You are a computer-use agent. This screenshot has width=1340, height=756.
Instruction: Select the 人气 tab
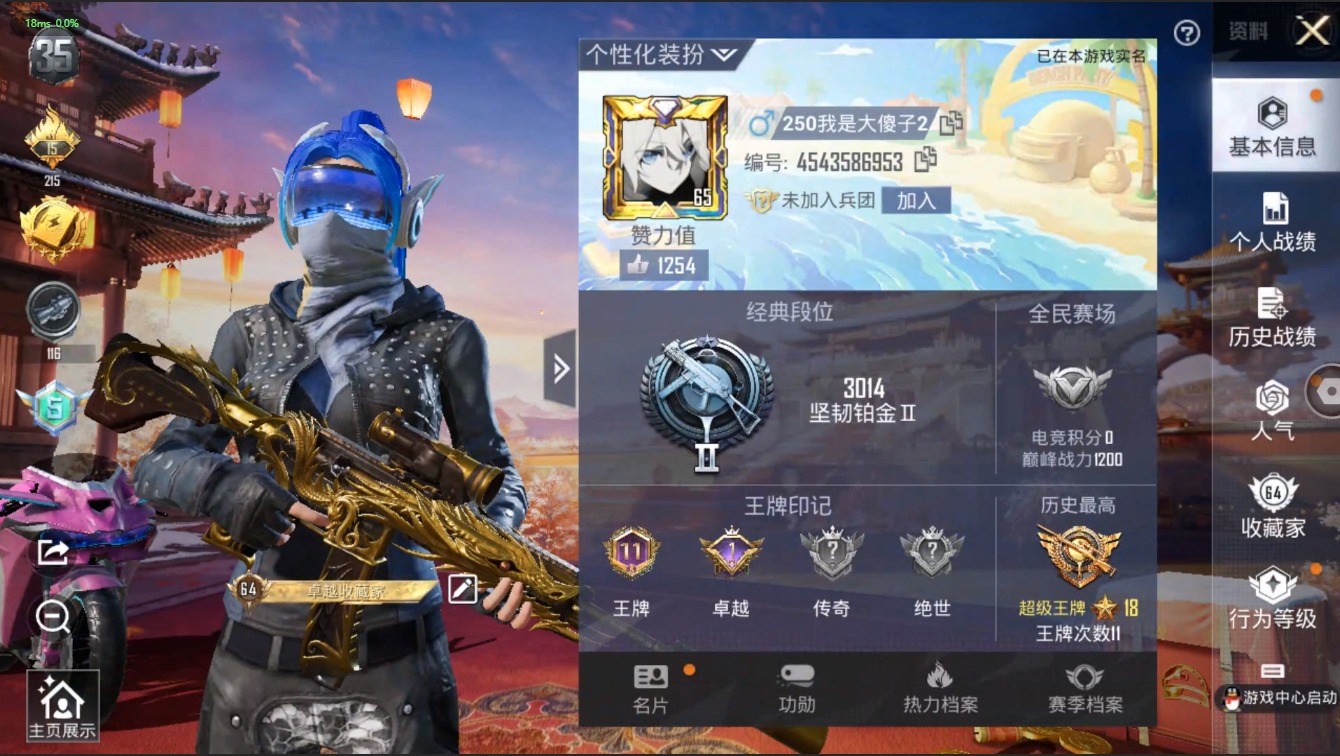pyautogui.click(x=1272, y=412)
